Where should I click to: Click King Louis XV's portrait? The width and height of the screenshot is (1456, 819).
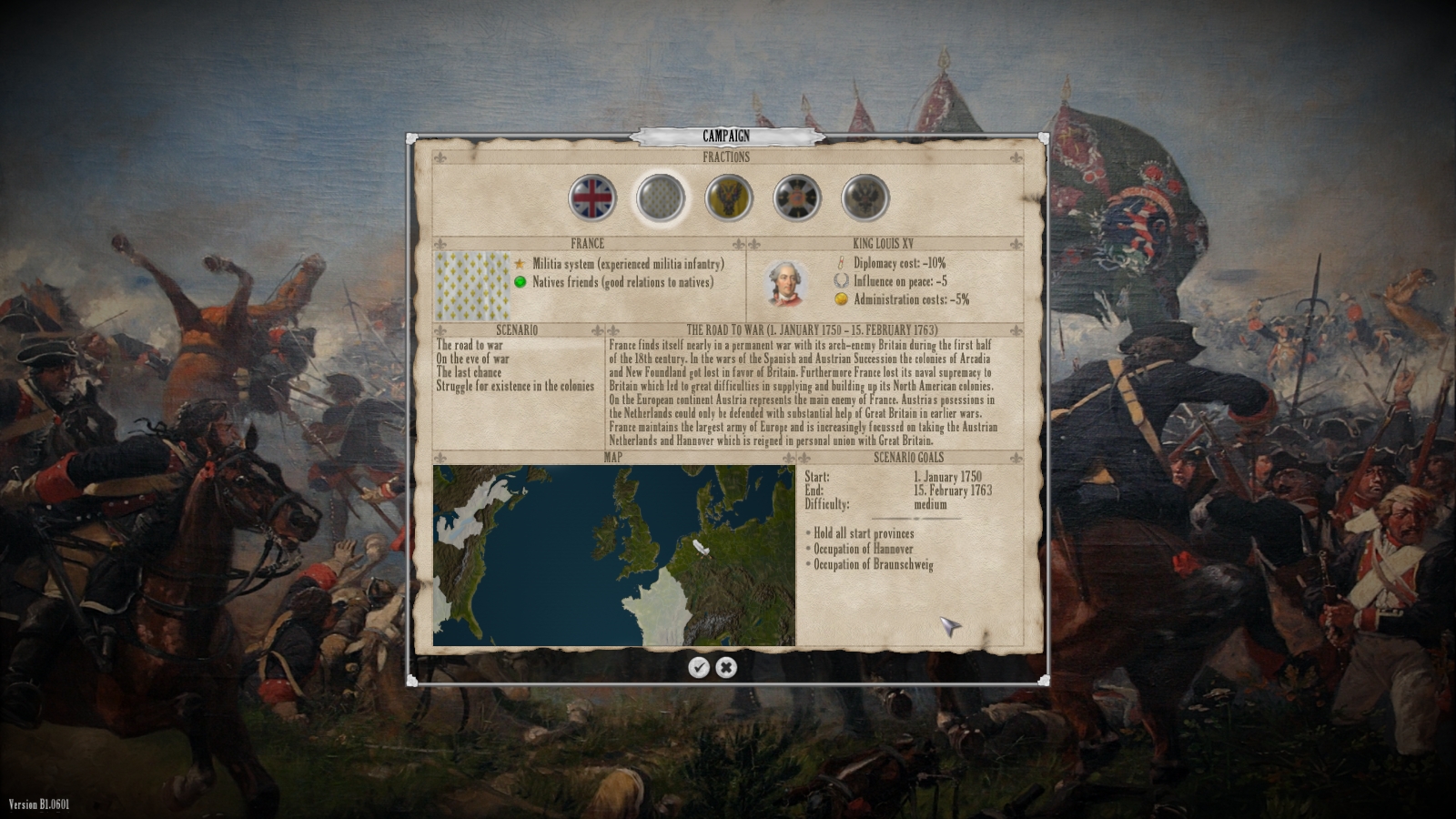(x=784, y=282)
